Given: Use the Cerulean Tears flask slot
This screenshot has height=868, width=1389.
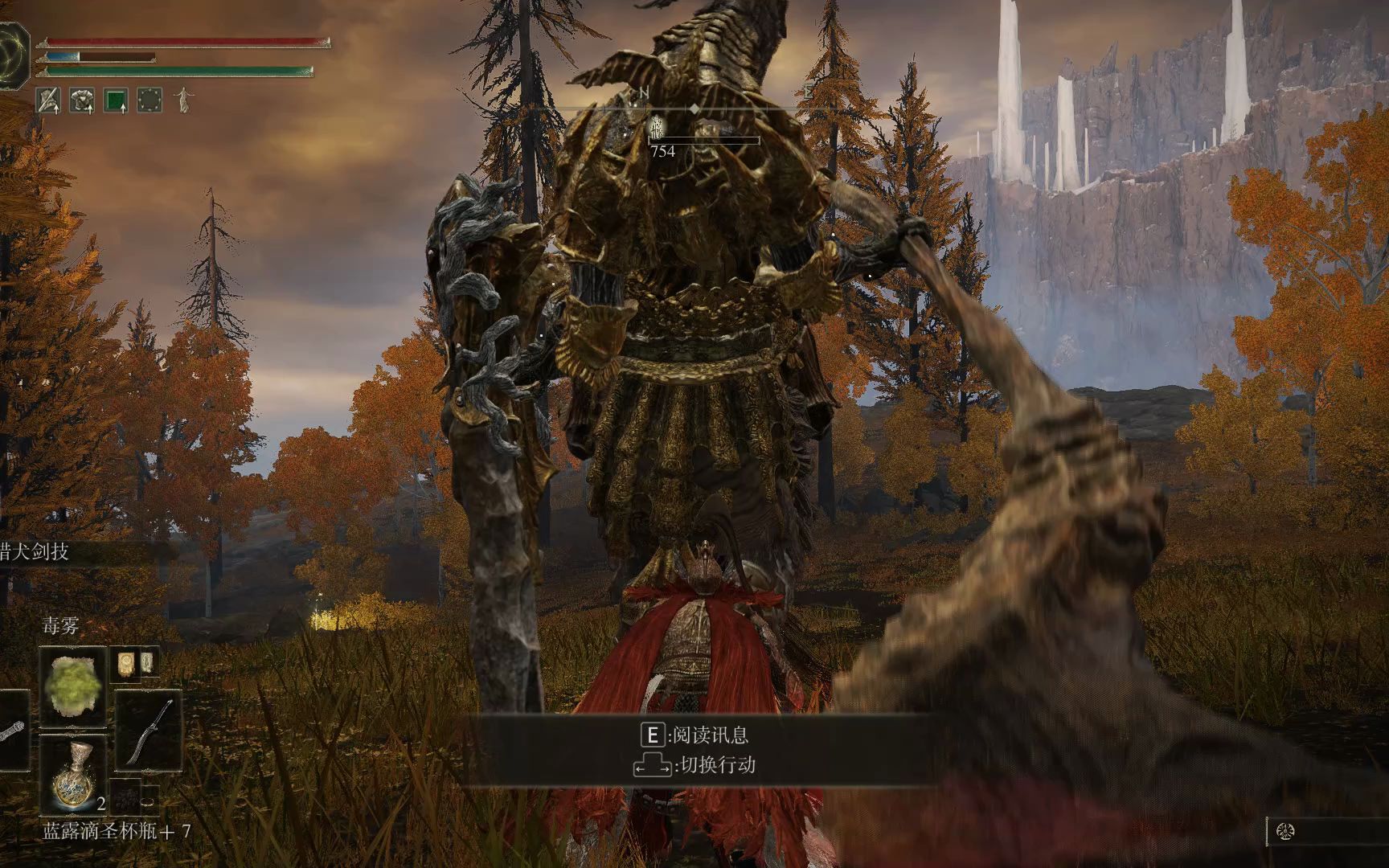Looking at the screenshot, I should [73, 775].
